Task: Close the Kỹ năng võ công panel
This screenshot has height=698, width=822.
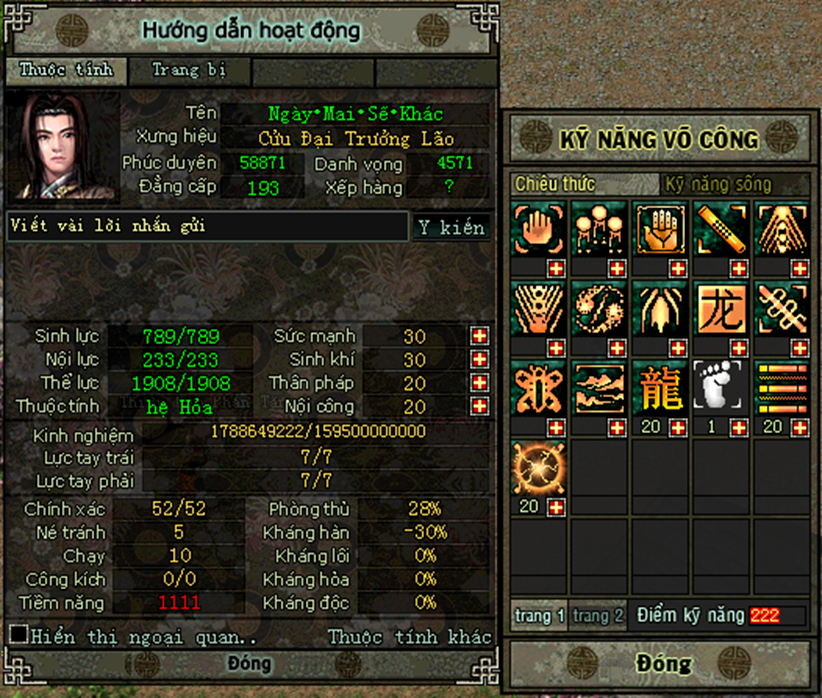Action: pyautogui.click(x=663, y=663)
